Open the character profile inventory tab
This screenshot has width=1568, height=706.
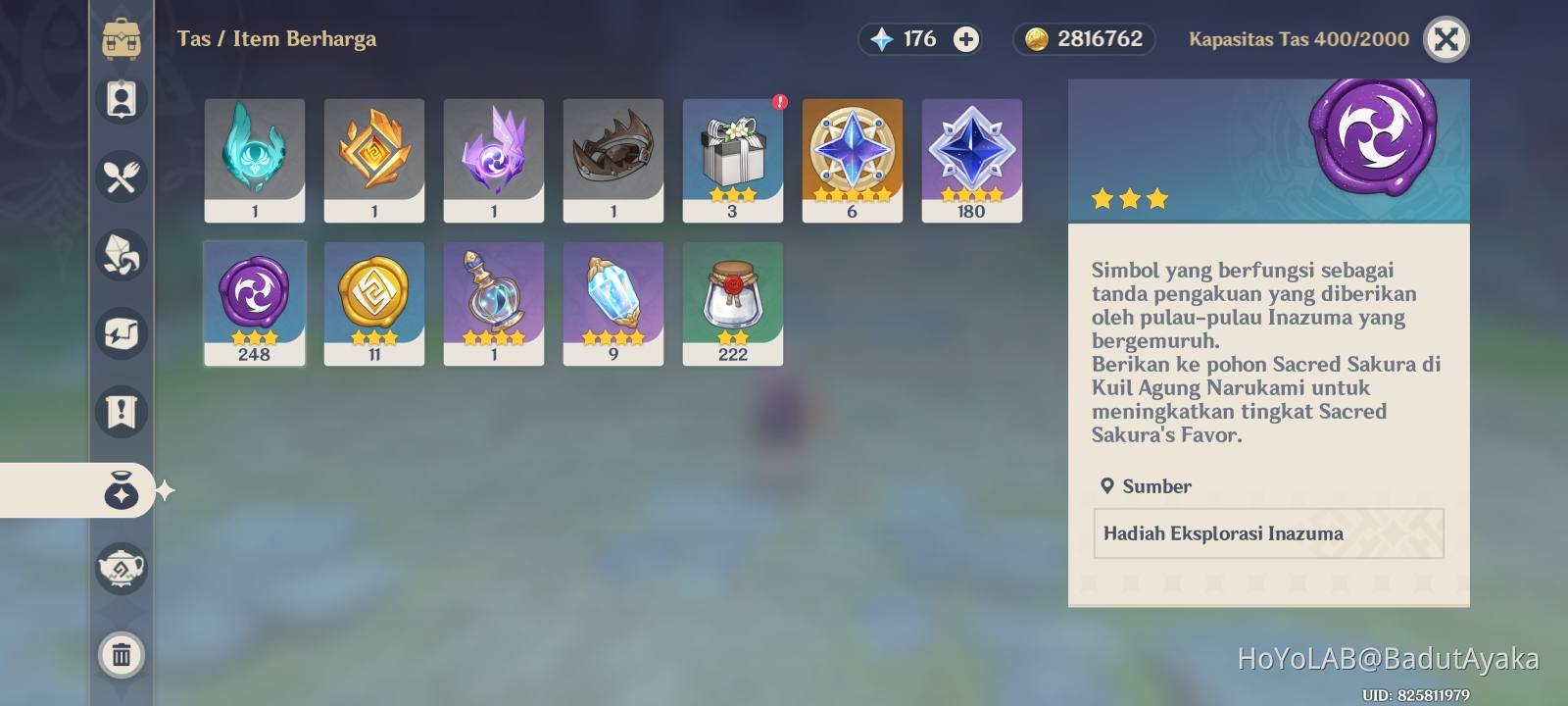121,99
